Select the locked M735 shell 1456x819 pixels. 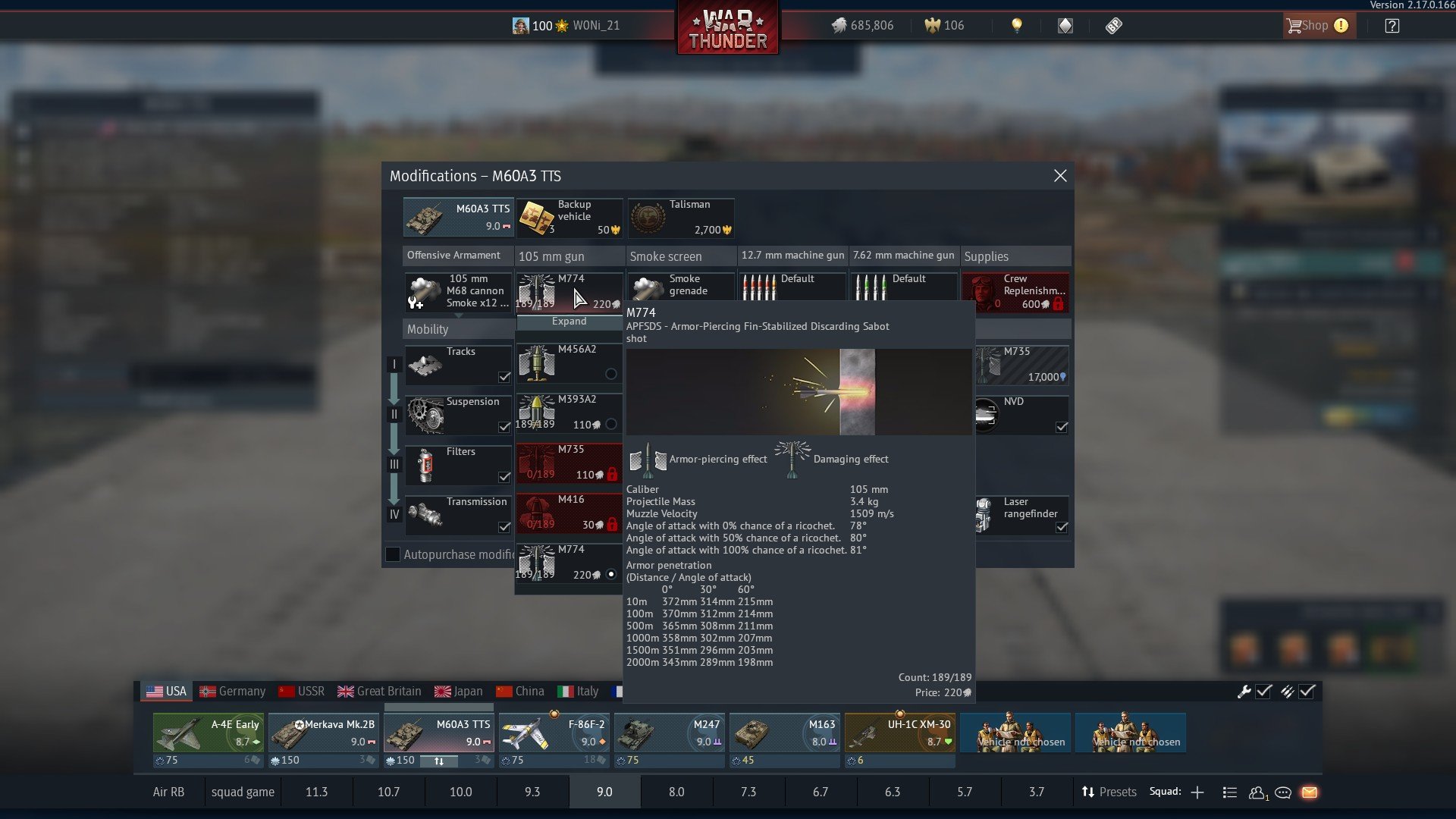(569, 463)
